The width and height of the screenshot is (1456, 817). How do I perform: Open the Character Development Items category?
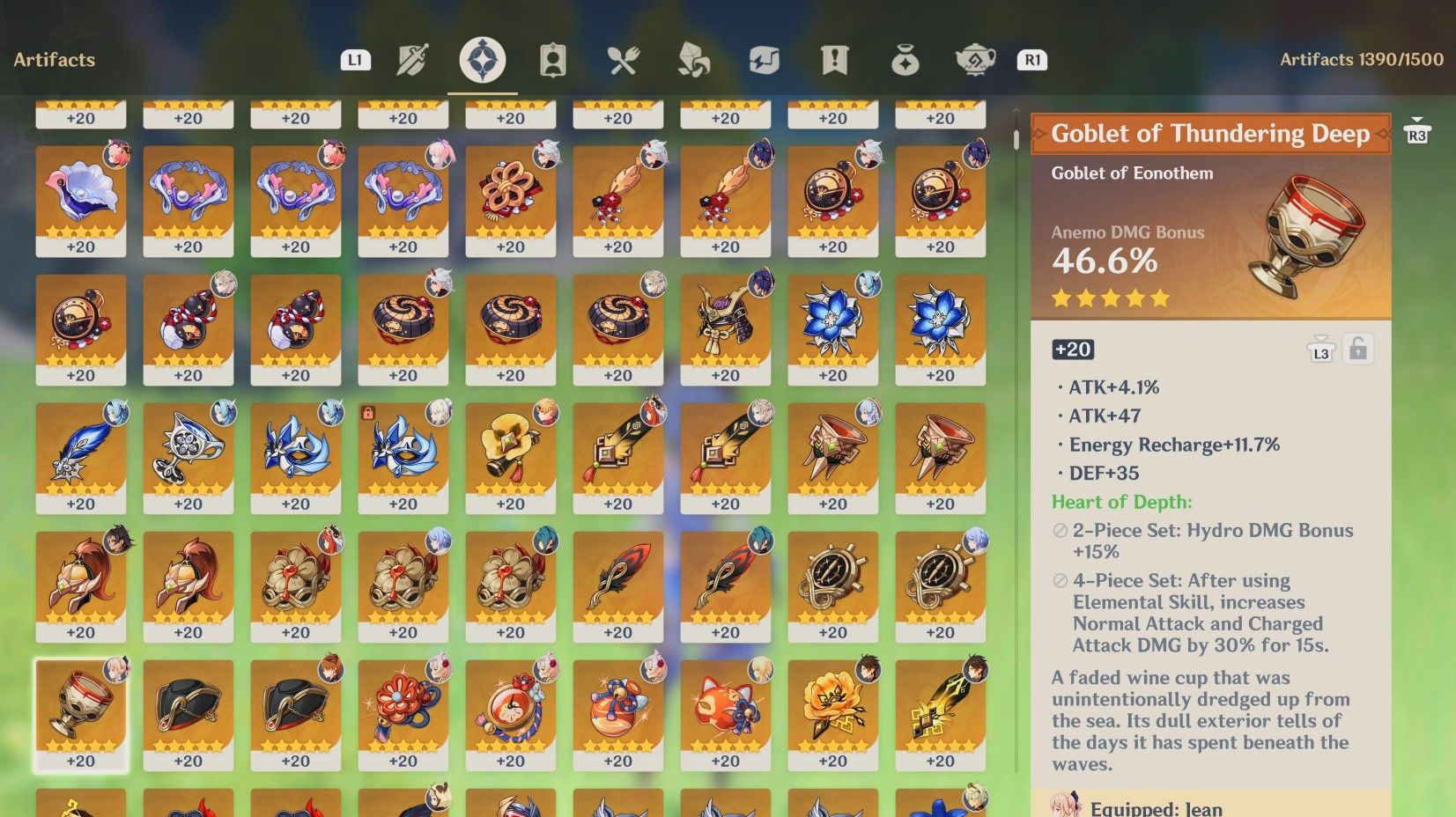coord(553,59)
